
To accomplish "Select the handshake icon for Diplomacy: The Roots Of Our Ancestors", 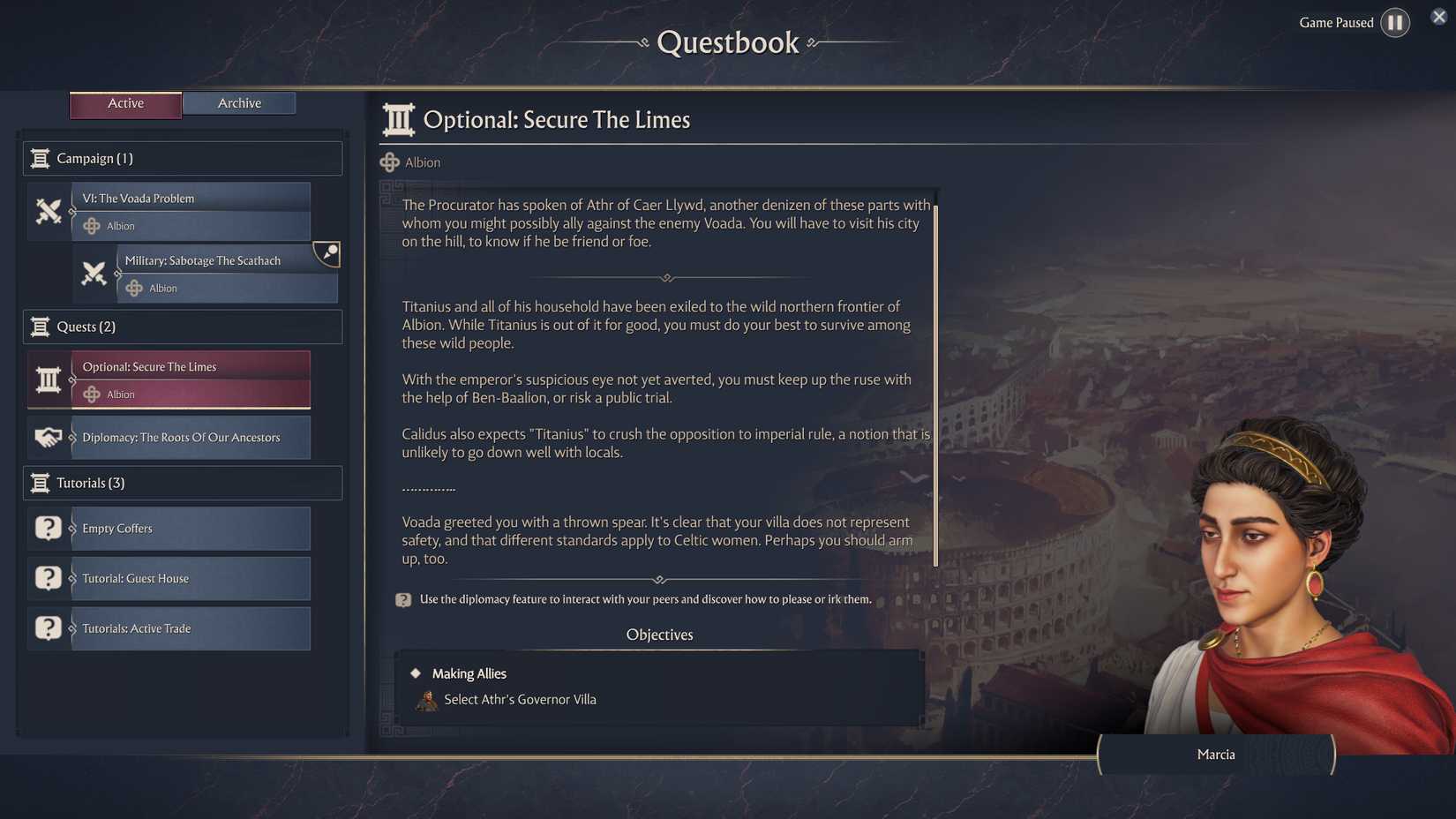I will (49, 437).
